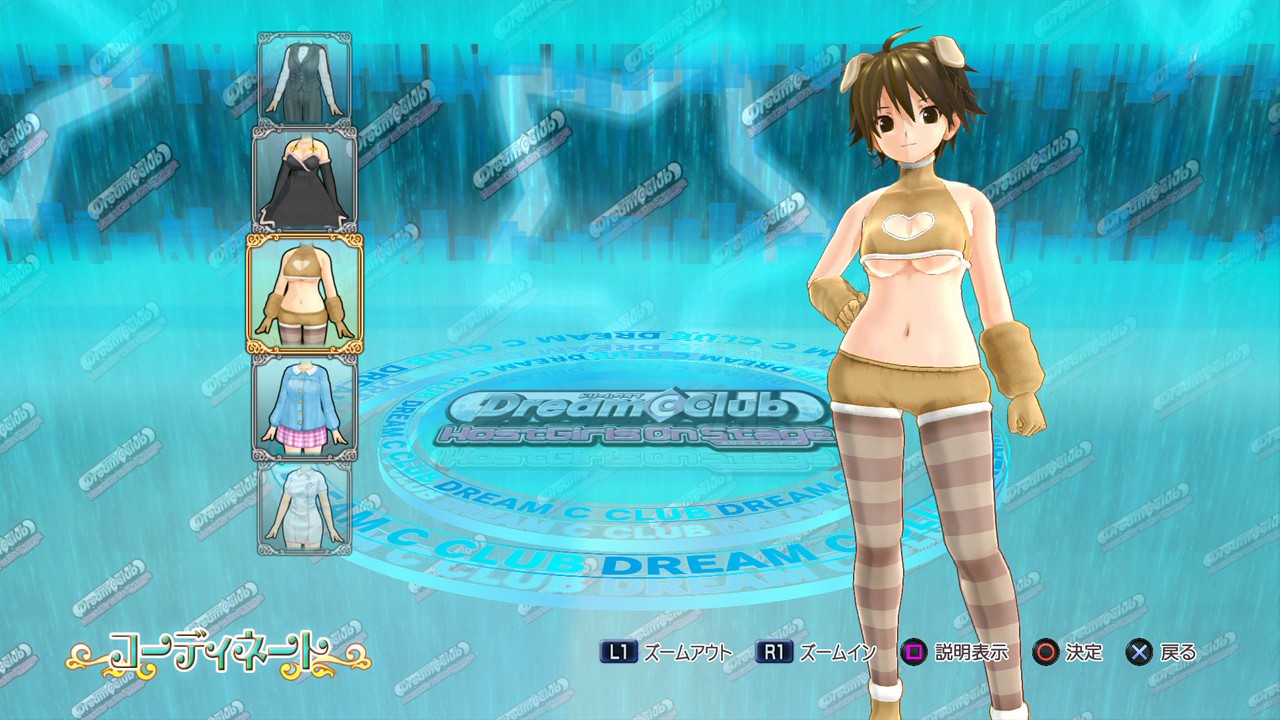The width and height of the screenshot is (1280, 720).
Task: Select the blue blouse with pink skirt
Action: tap(304, 408)
